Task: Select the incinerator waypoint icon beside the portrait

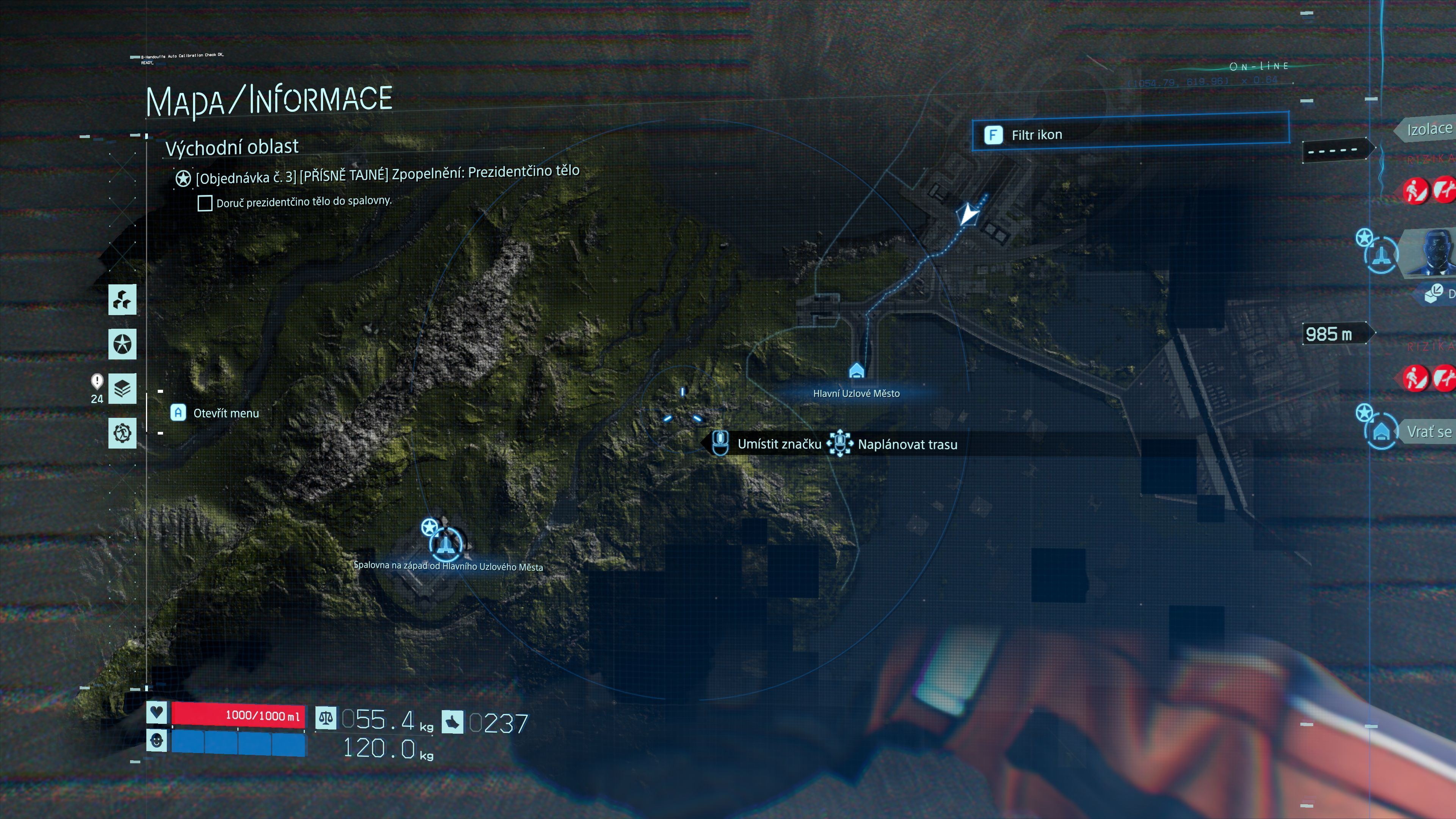Action: (x=1380, y=256)
